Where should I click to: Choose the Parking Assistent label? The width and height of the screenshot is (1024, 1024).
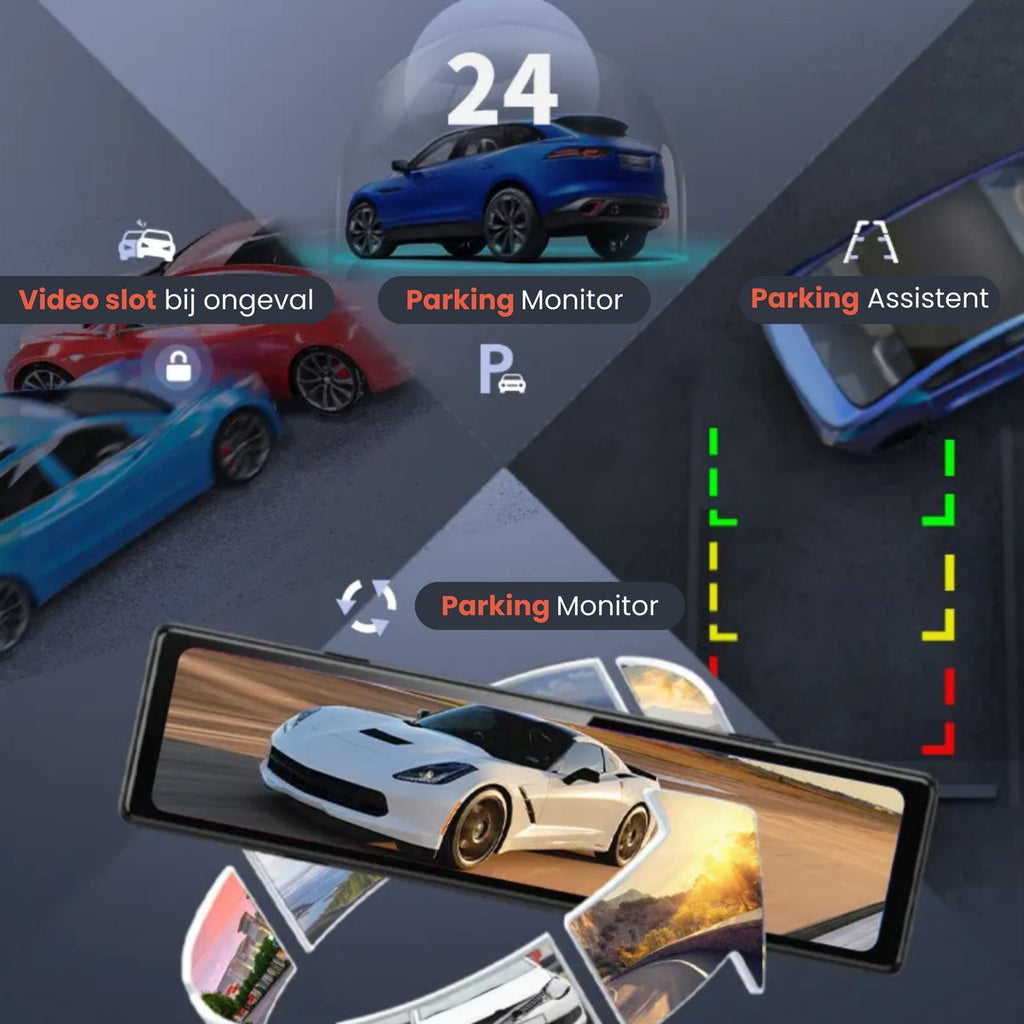pos(869,299)
